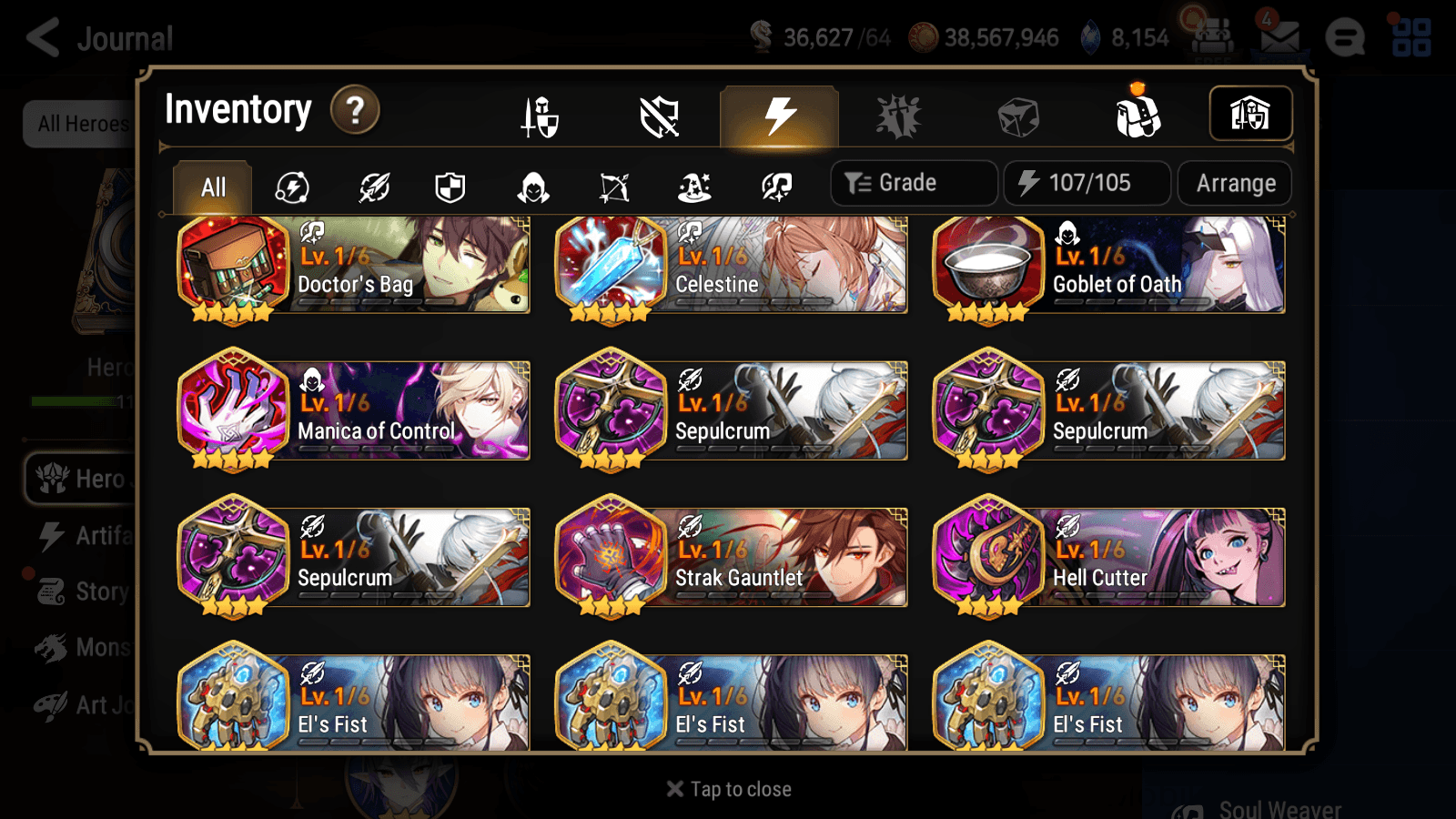The image size is (1456, 819).
Task: Open the Inventory help question mark
Action: (353, 110)
